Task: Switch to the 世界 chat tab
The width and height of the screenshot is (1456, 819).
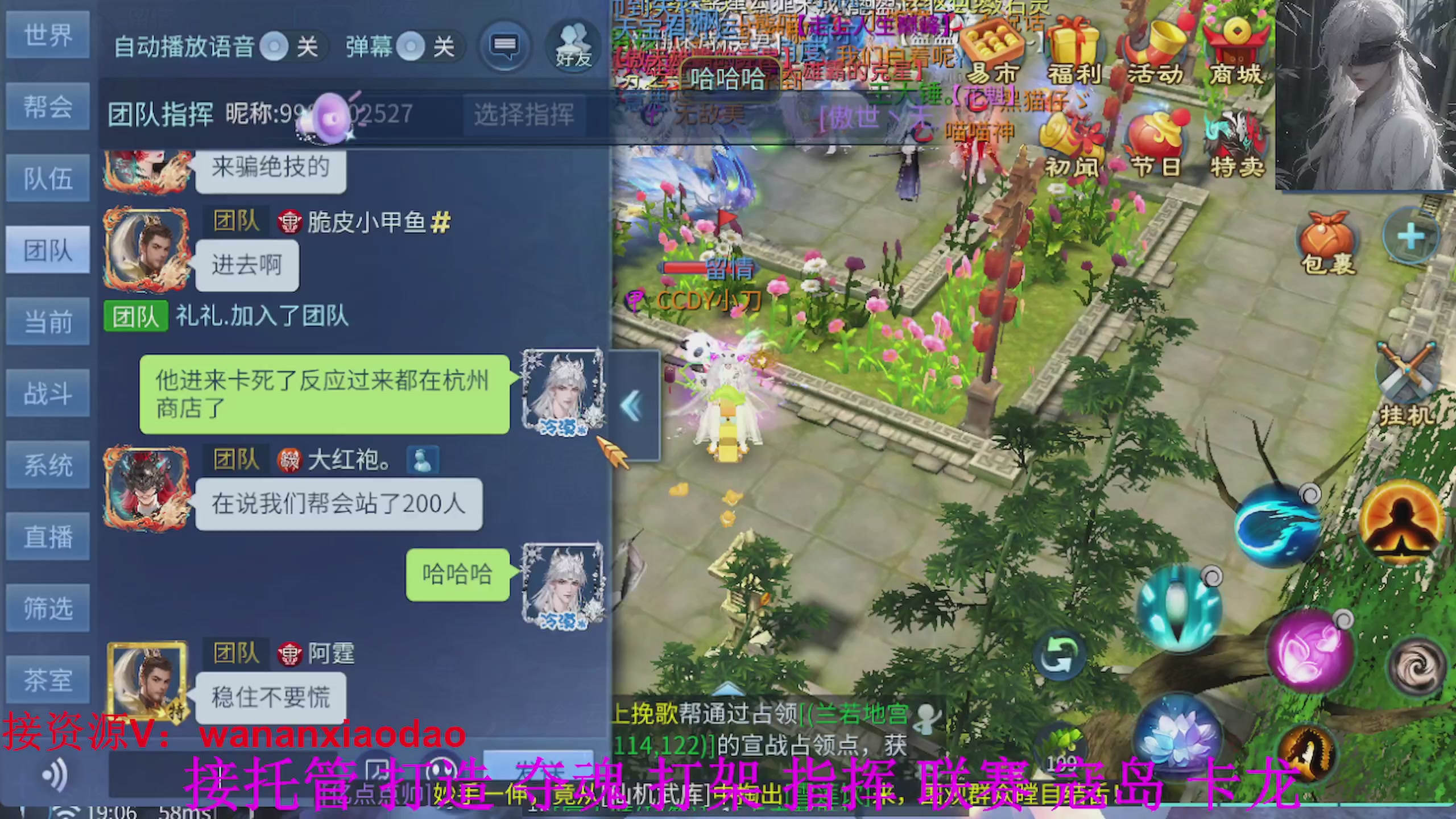Action: (48, 35)
